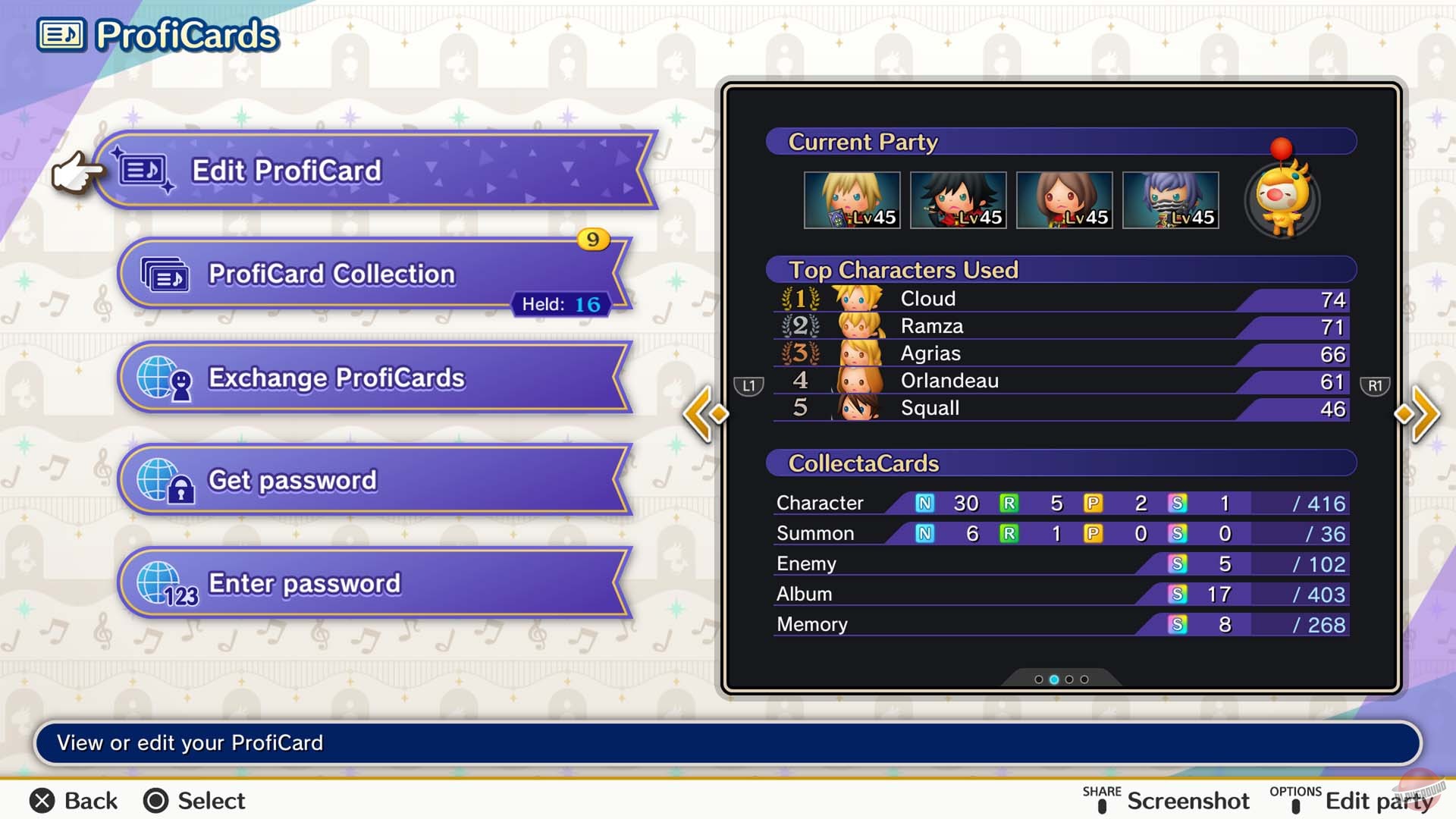Viewport: 1456px width, 819px height.
Task: Click the S rarity badge on Enemy row
Action: click(x=1176, y=563)
